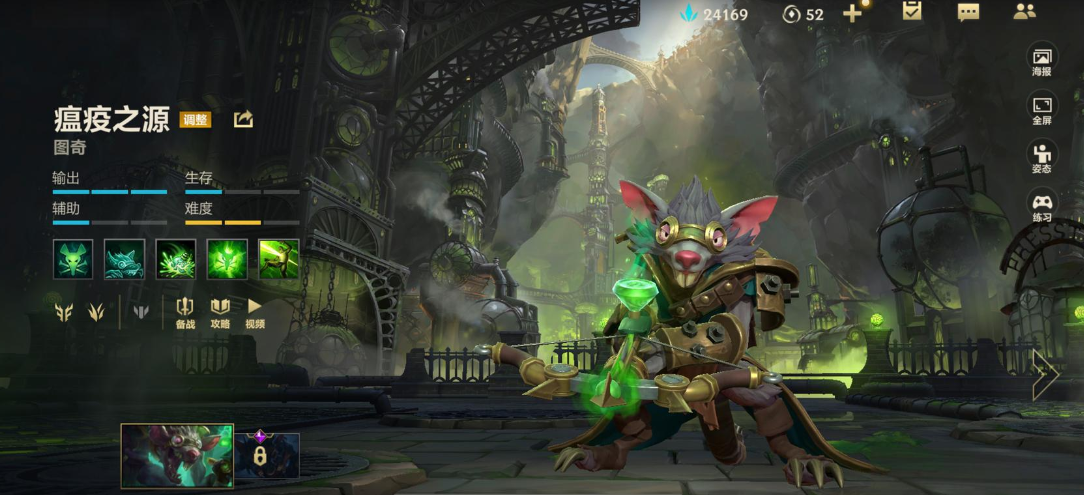Screen dimensions: 1084x495
Task: Open the chat speech bubble
Action: tap(968, 13)
